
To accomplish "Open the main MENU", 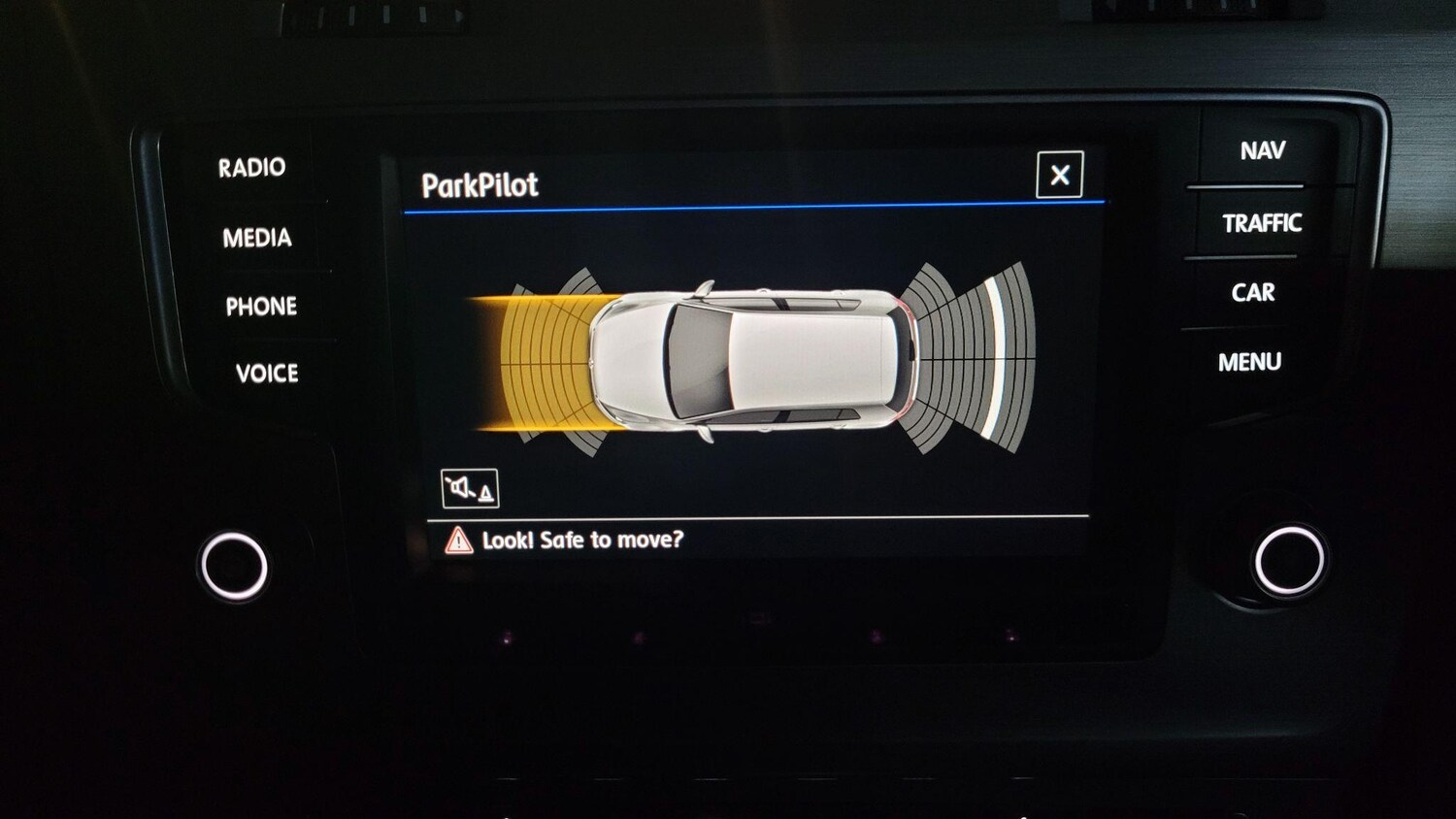I will pyautogui.click(x=1249, y=362).
